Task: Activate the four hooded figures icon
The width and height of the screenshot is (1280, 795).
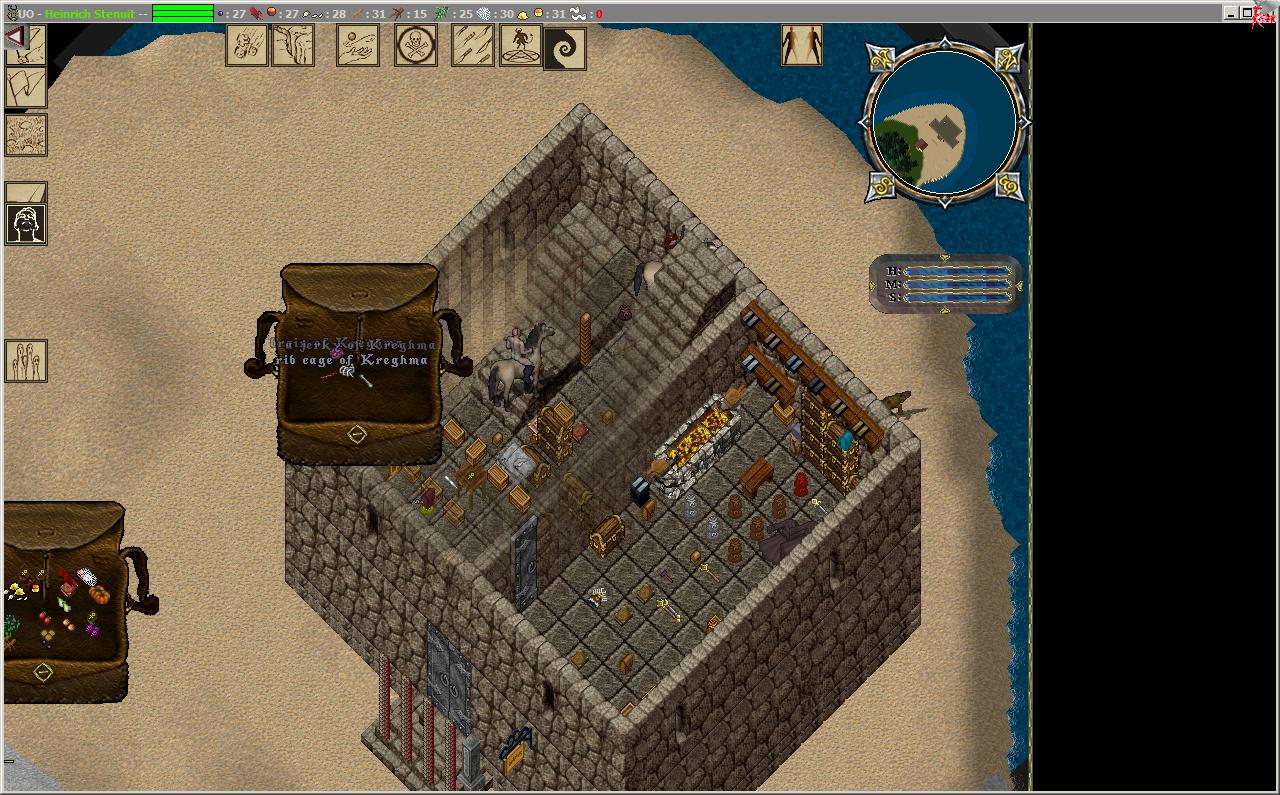Action: click(x=26, y=360)
